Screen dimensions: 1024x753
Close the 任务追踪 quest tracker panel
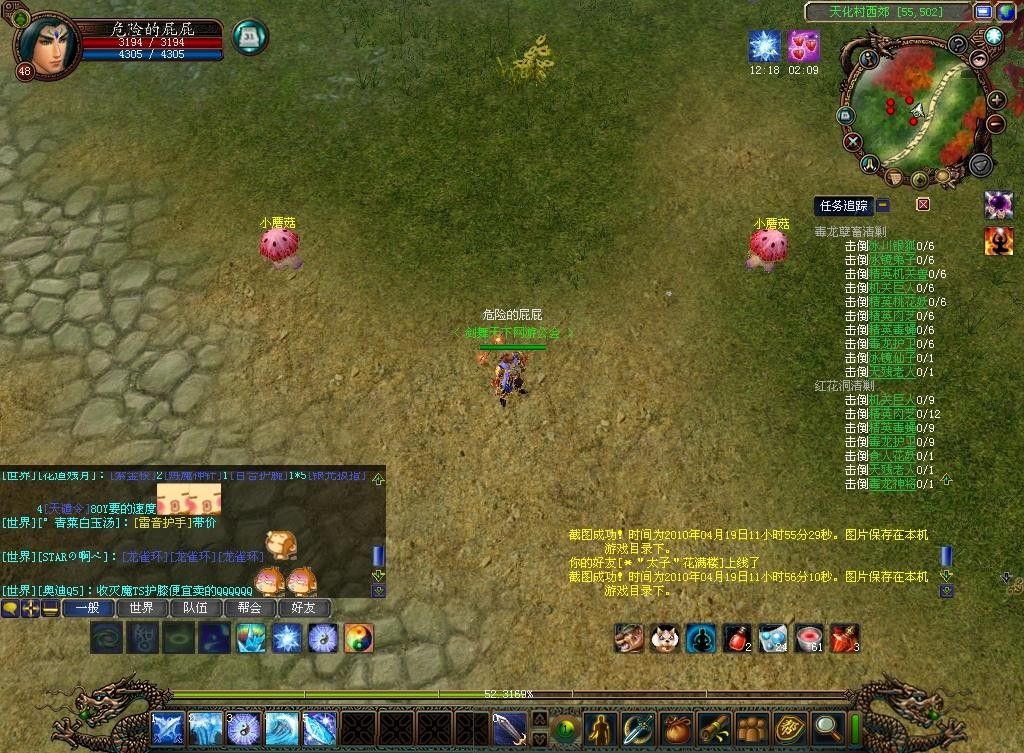[x=923, y=205]
